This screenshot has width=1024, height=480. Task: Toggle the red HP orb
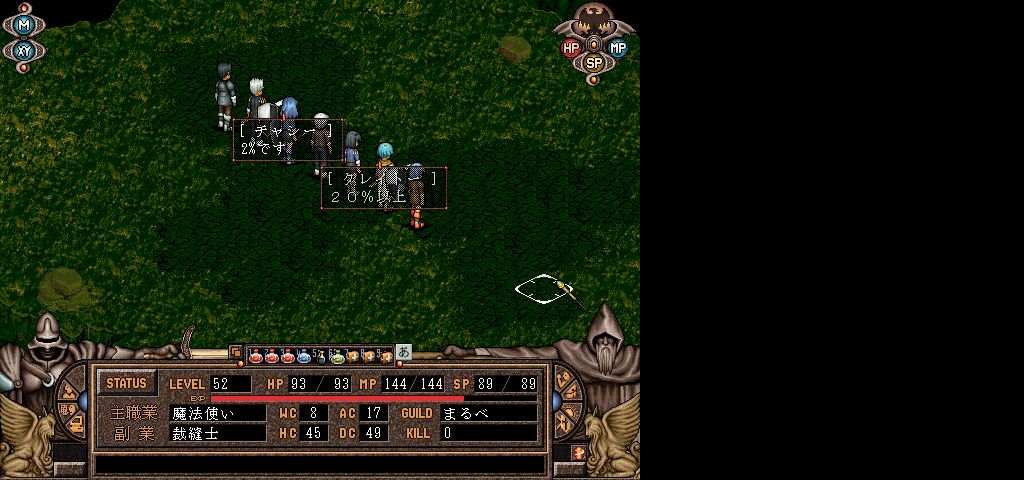(571, 47)
